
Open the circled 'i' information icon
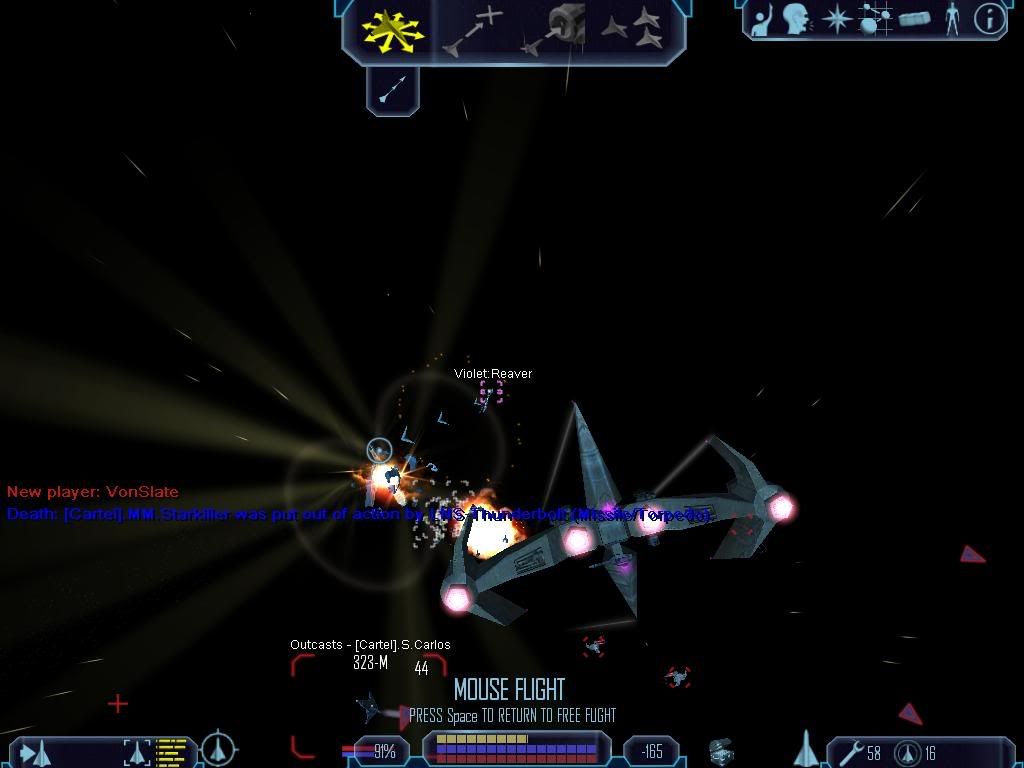(989, 19)
